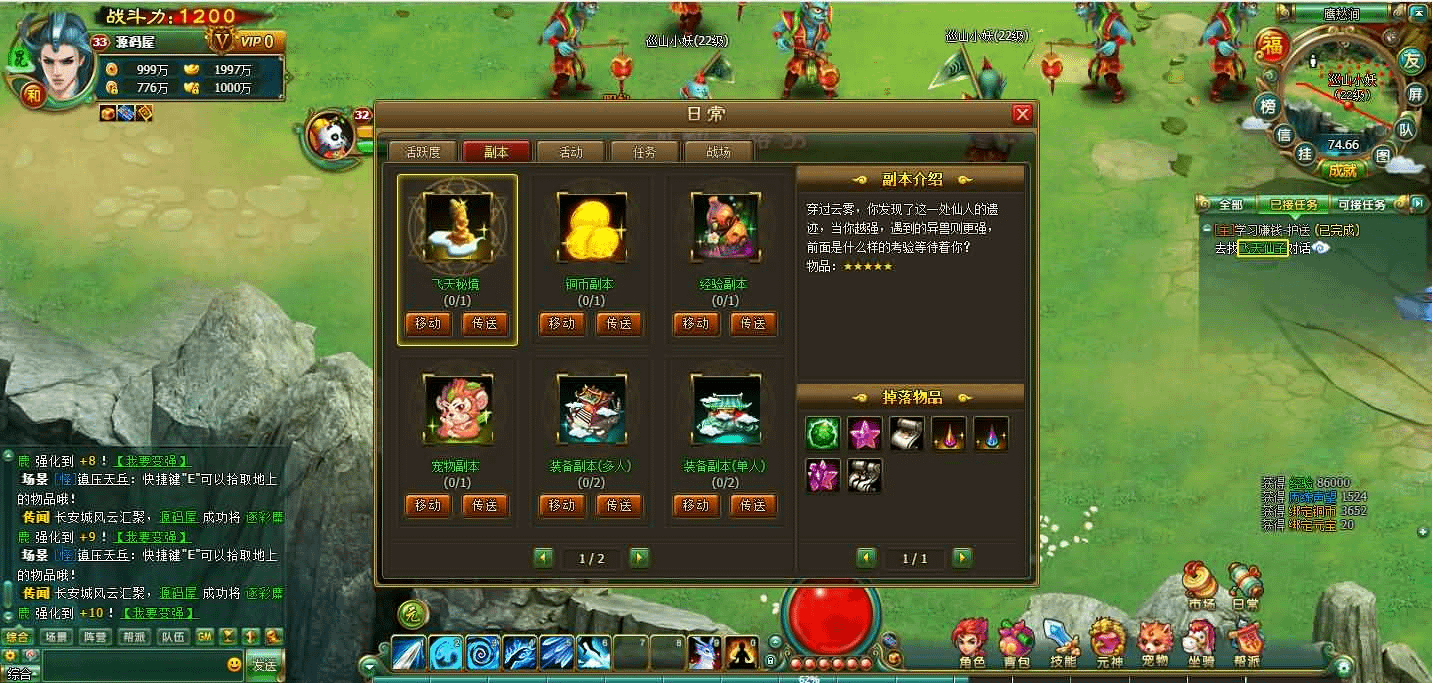Select the 战场 tab

pos(718,152)
